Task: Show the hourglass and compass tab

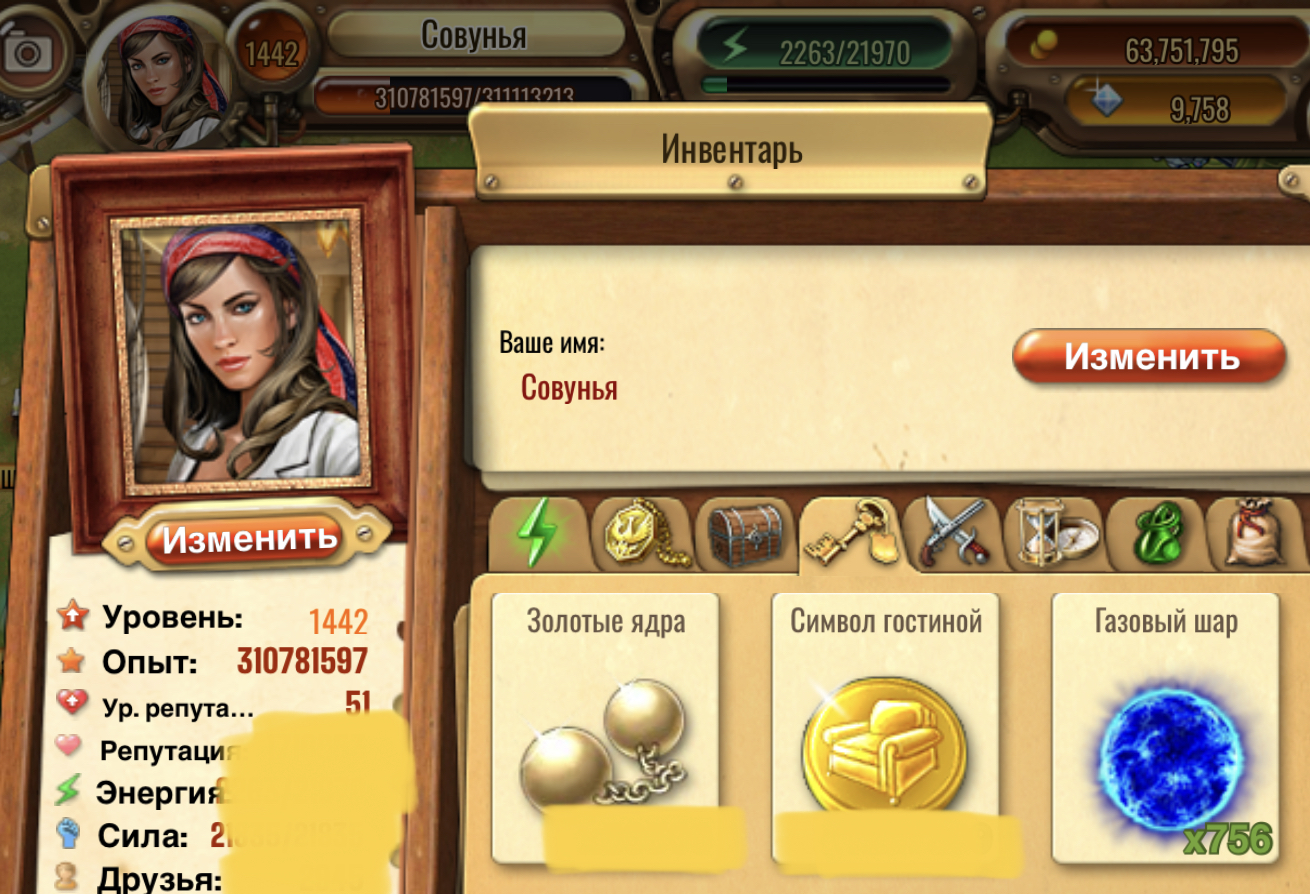Action: click(1058, 536)
